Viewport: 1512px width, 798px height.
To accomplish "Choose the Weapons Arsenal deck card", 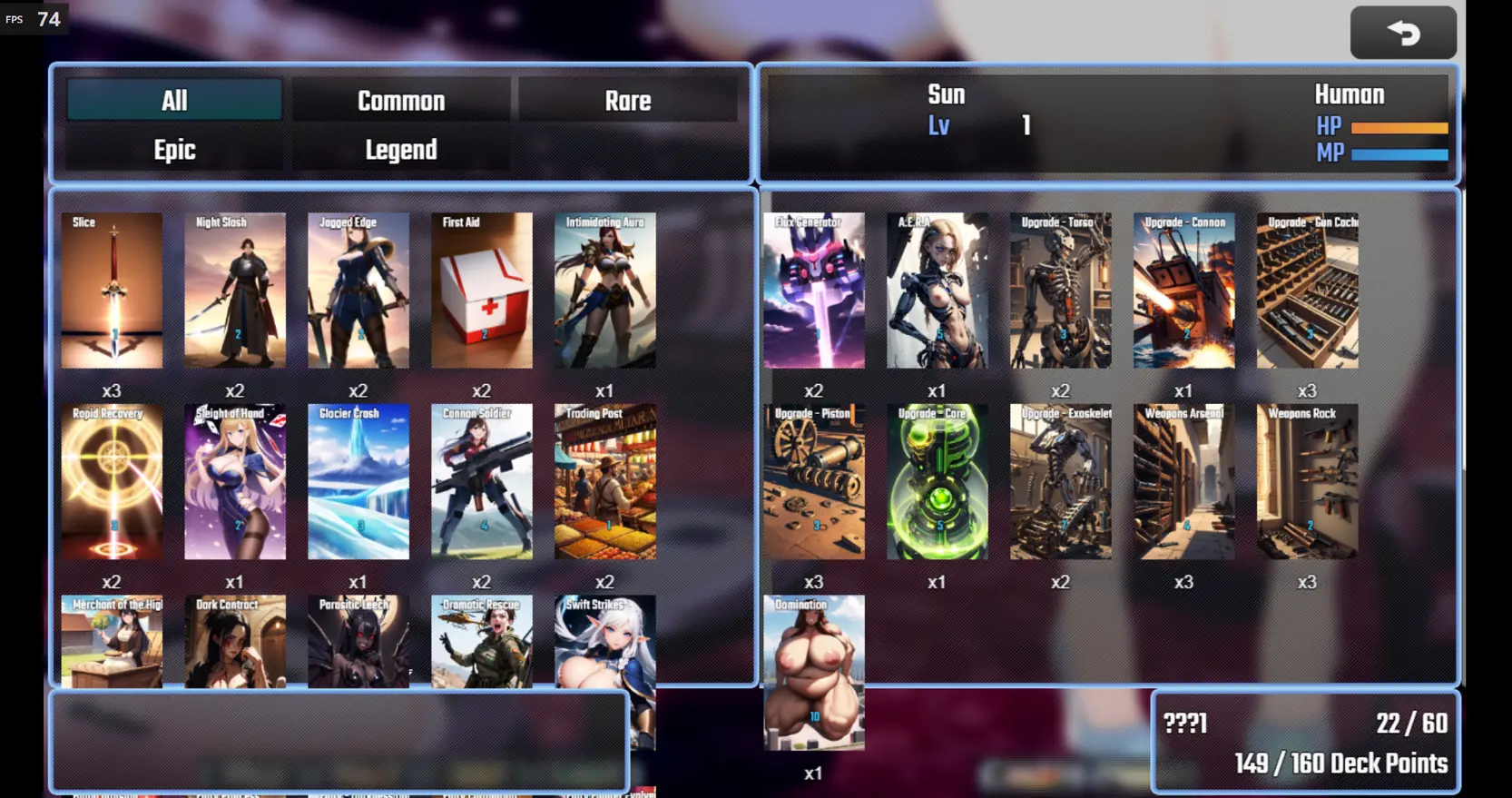I will [x=1184, y=482].
